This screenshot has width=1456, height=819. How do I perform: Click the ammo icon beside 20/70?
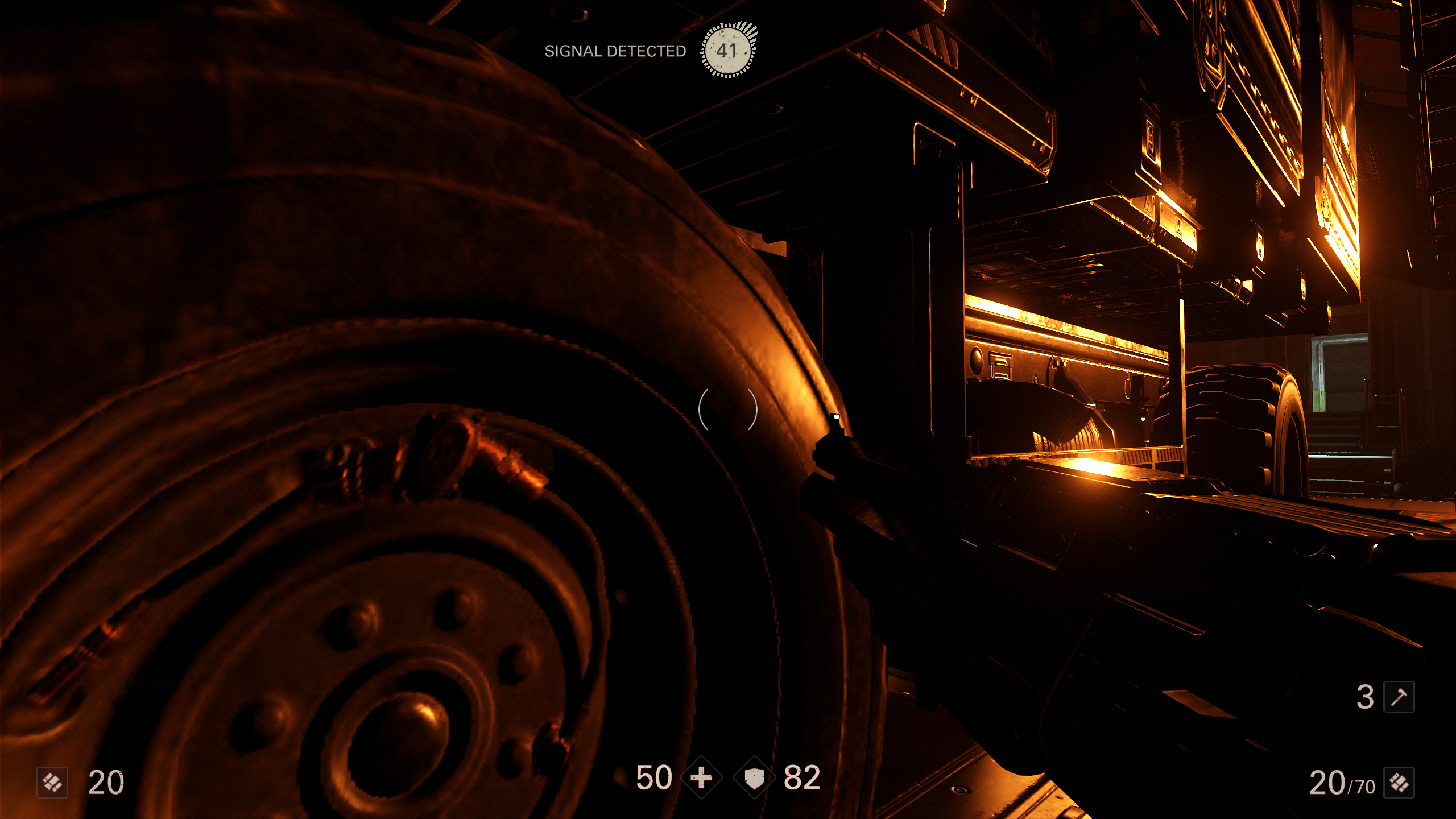pos(1399,783)
